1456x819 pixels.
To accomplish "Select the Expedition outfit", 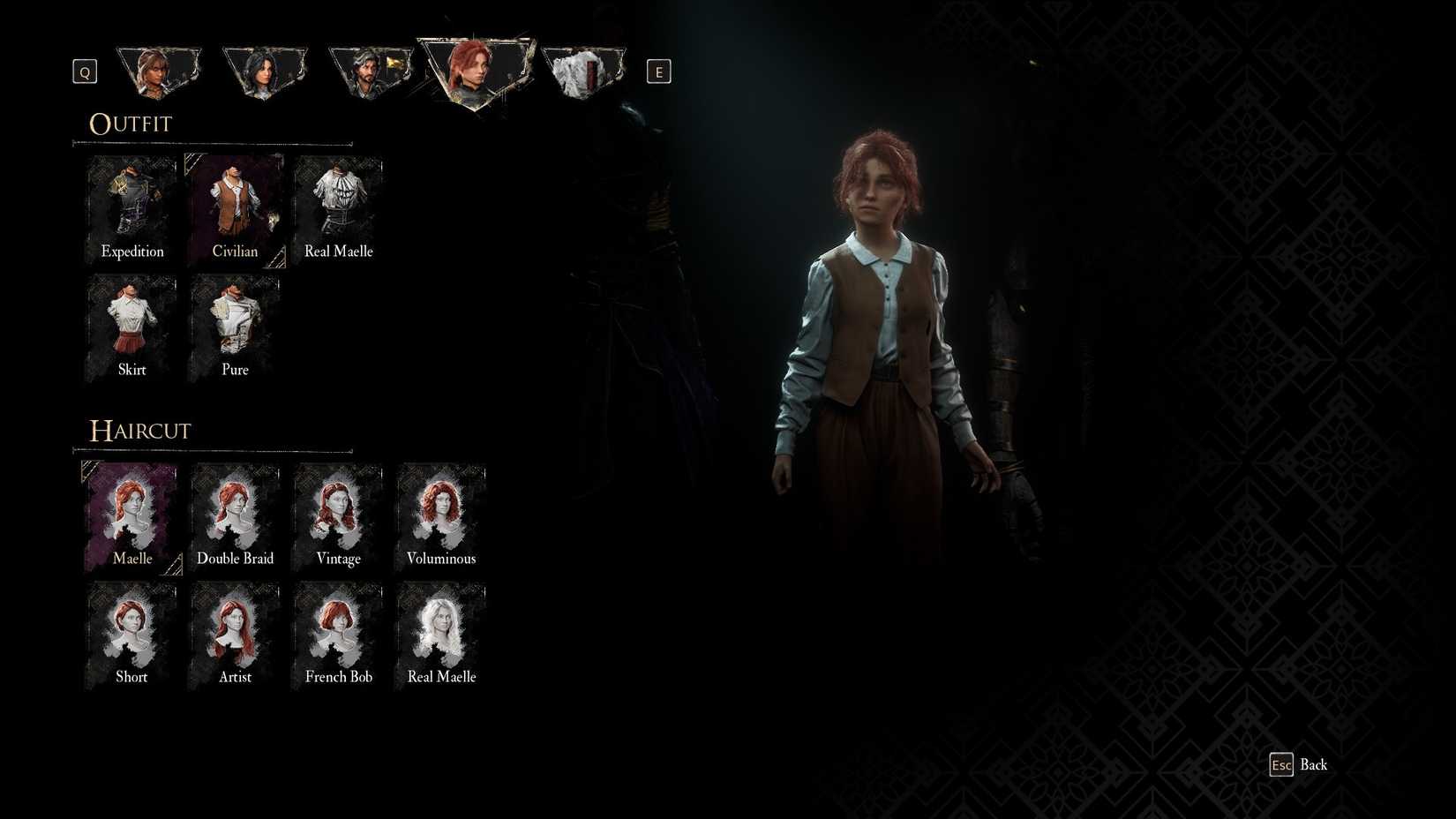I will pos(131,205).
